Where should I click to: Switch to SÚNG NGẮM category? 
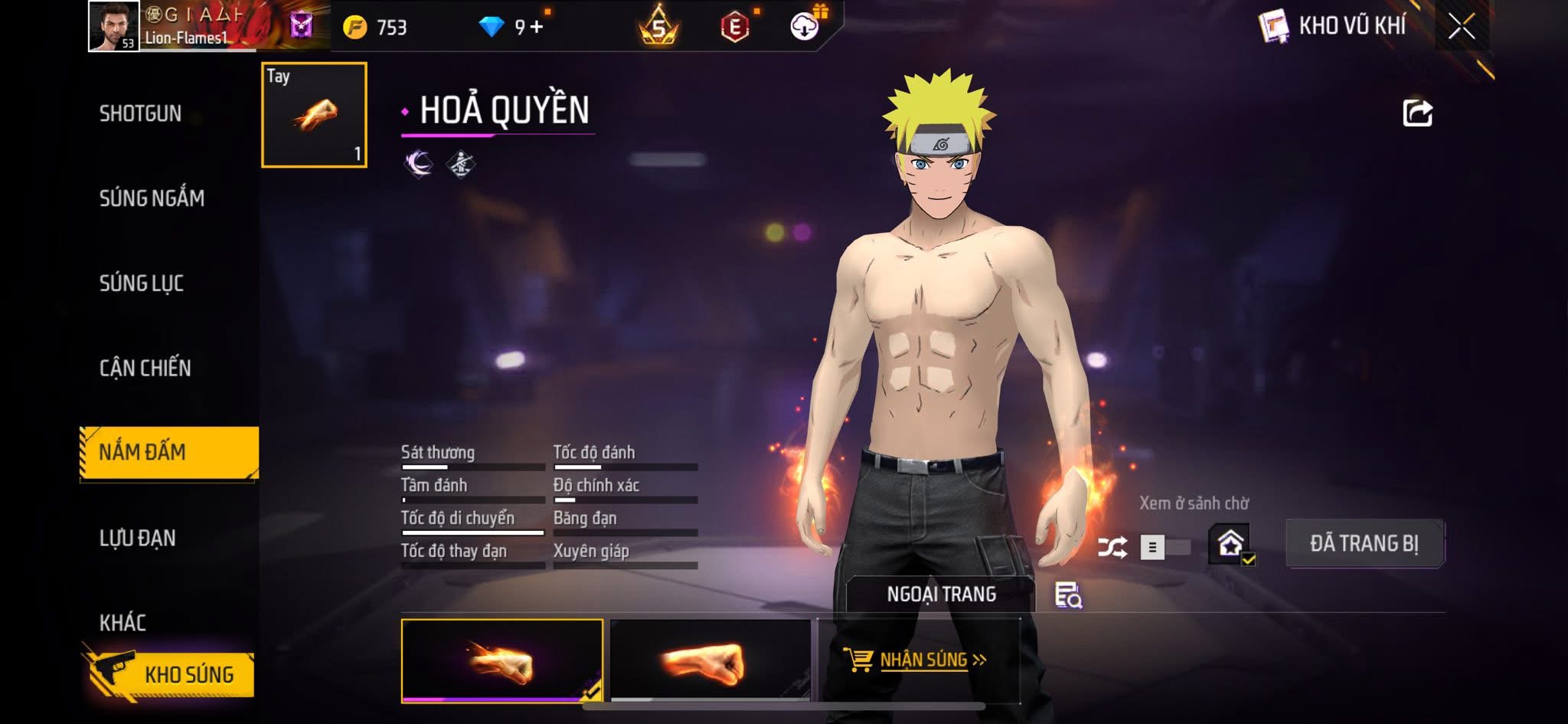pos(152,198)
